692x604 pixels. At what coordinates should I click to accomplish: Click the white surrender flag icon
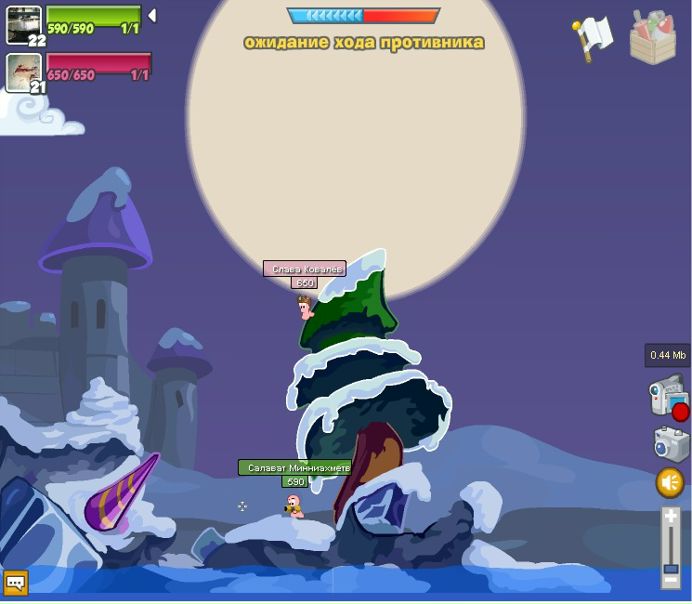[593, 38]
